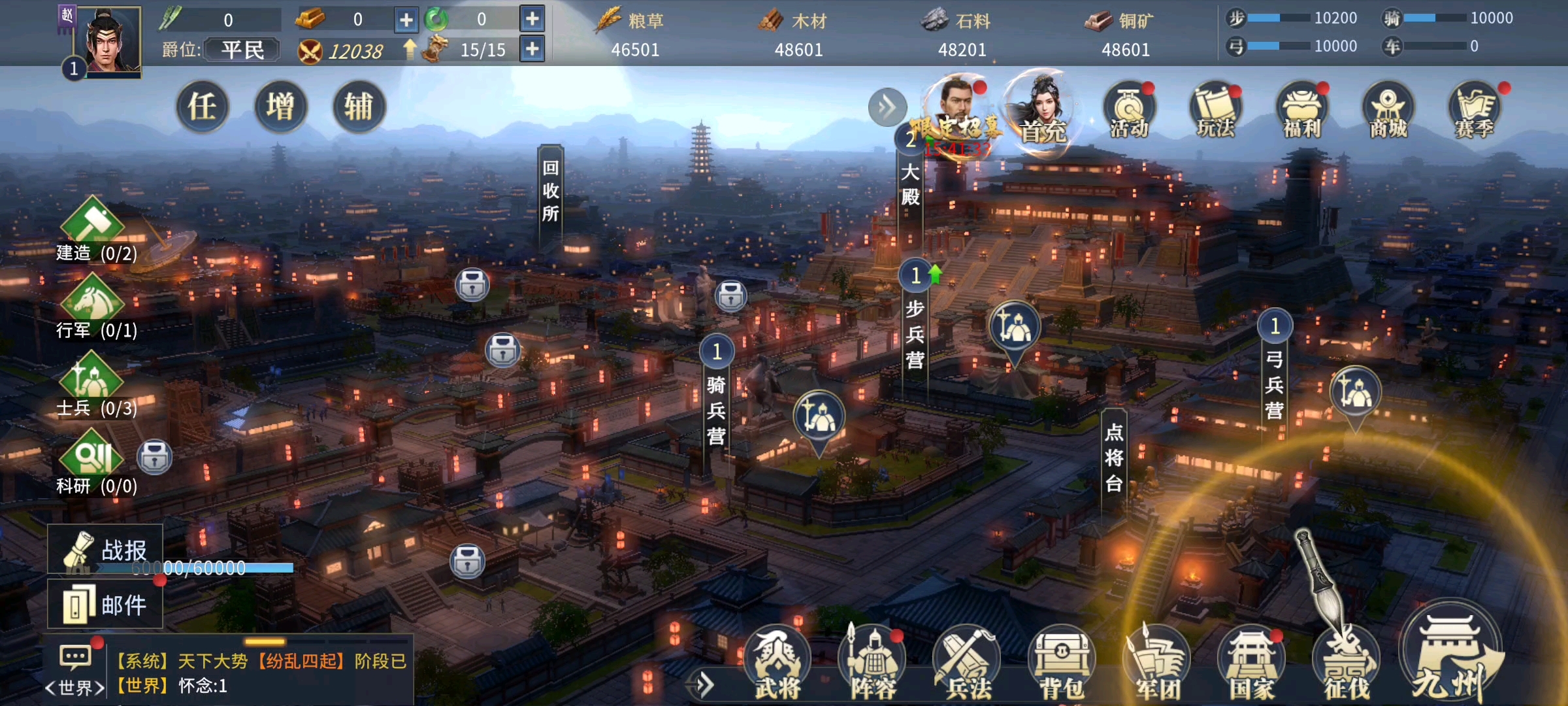Open the 背包 backpack
The width and height of the screenshot is (1568, 706).
(x=1062, y=662)
